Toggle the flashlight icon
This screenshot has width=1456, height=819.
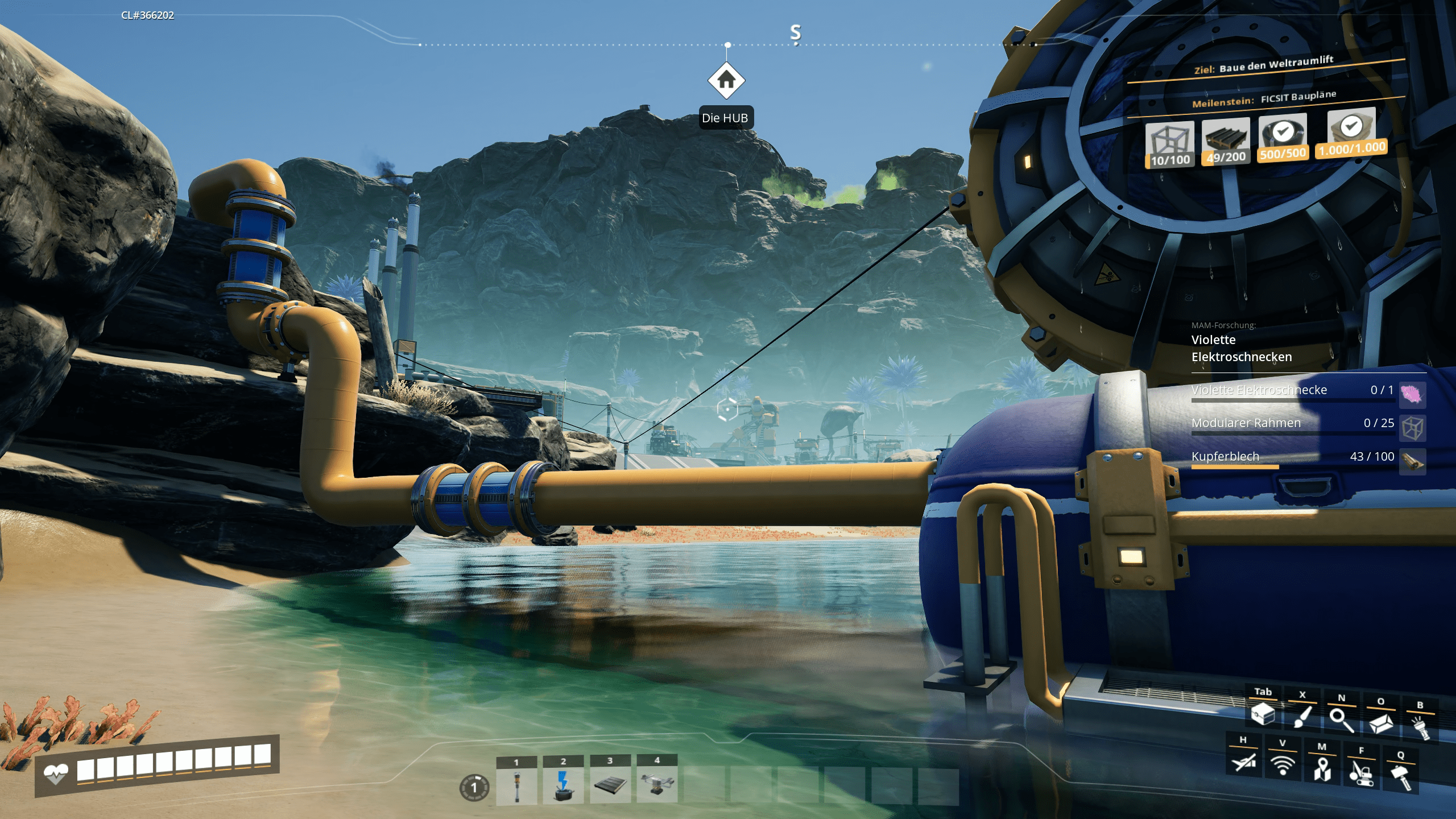click(1420, 726)
